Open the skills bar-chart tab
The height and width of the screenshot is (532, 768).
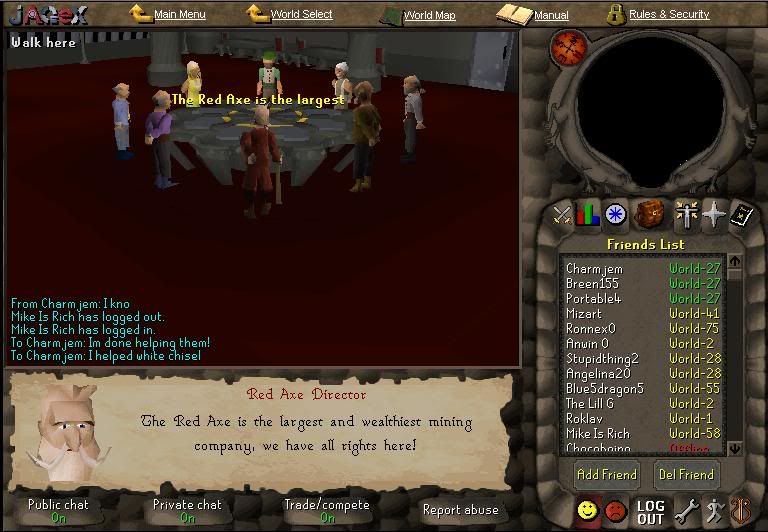click(x=588, y=213)
